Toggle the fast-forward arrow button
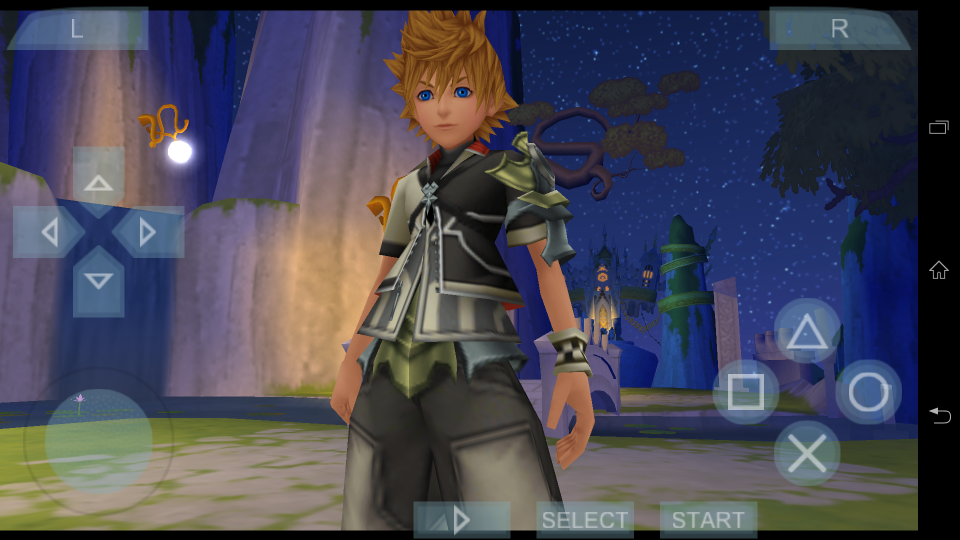Image resolution: width=960 pixels, height=540 pixels. (461, 520)
